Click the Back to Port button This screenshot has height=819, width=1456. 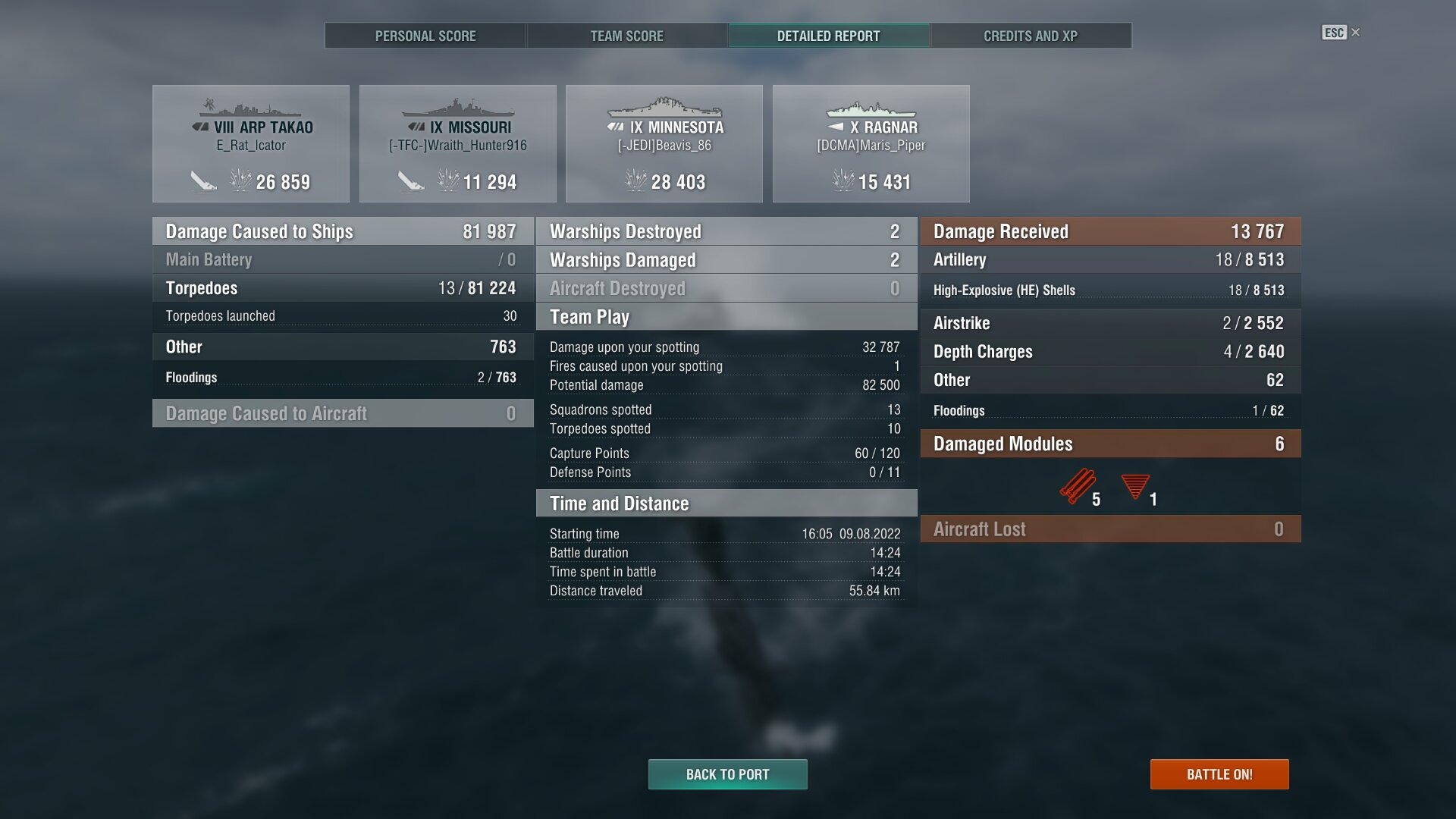tap(727, 774)
